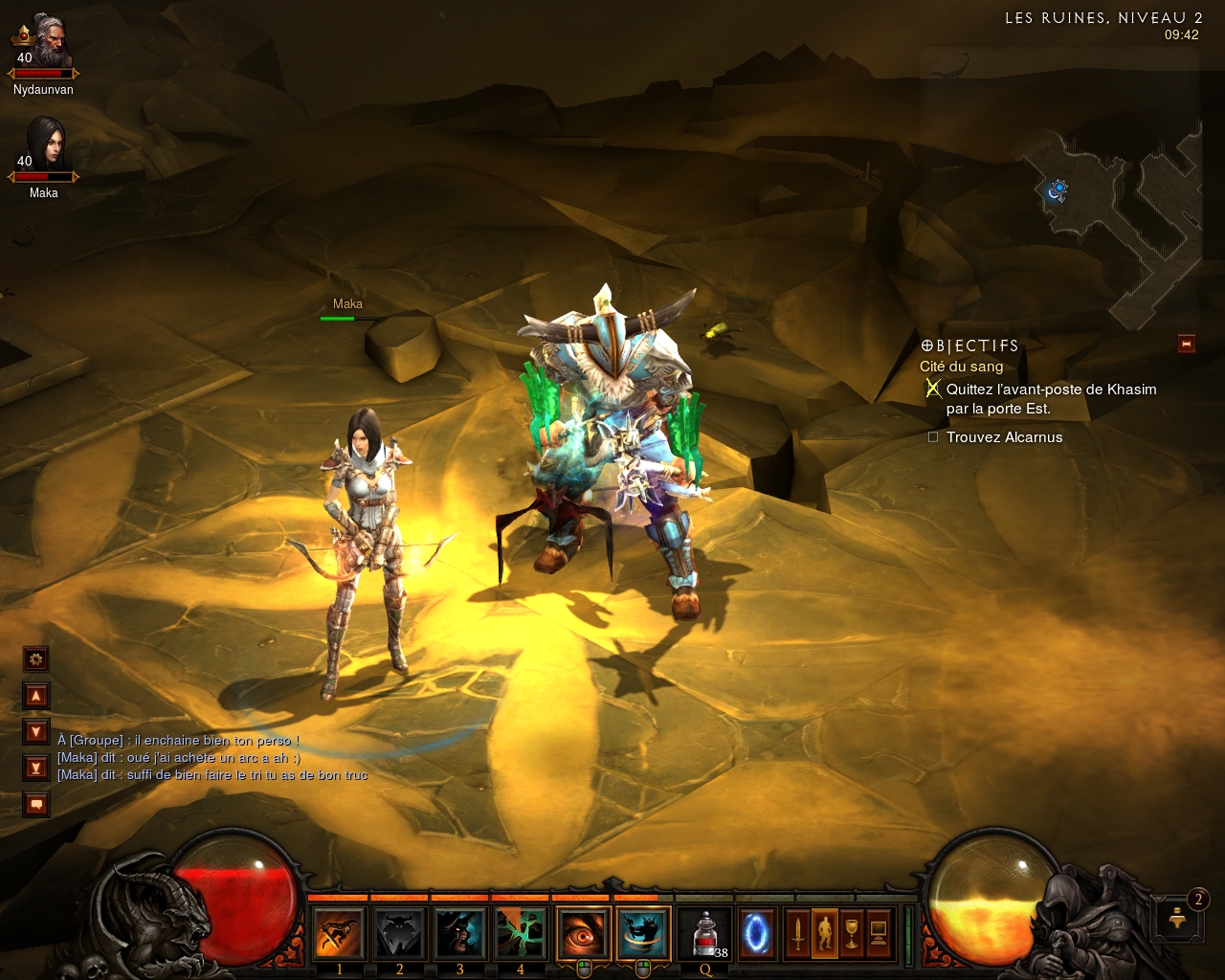Select the red eye left-mouse skill
This screenshot has width=1225, height=980.
(x=583, y=933)
